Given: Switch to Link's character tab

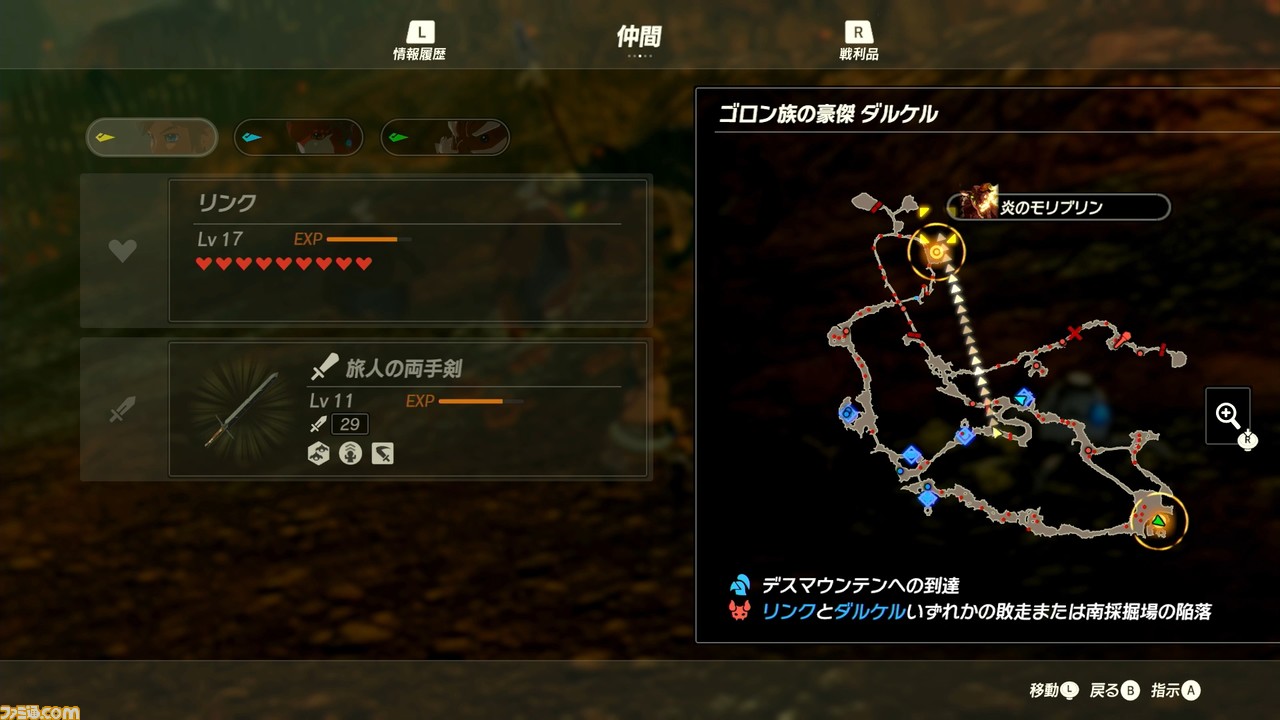Looking at the screenshot, I should point(150,137).
